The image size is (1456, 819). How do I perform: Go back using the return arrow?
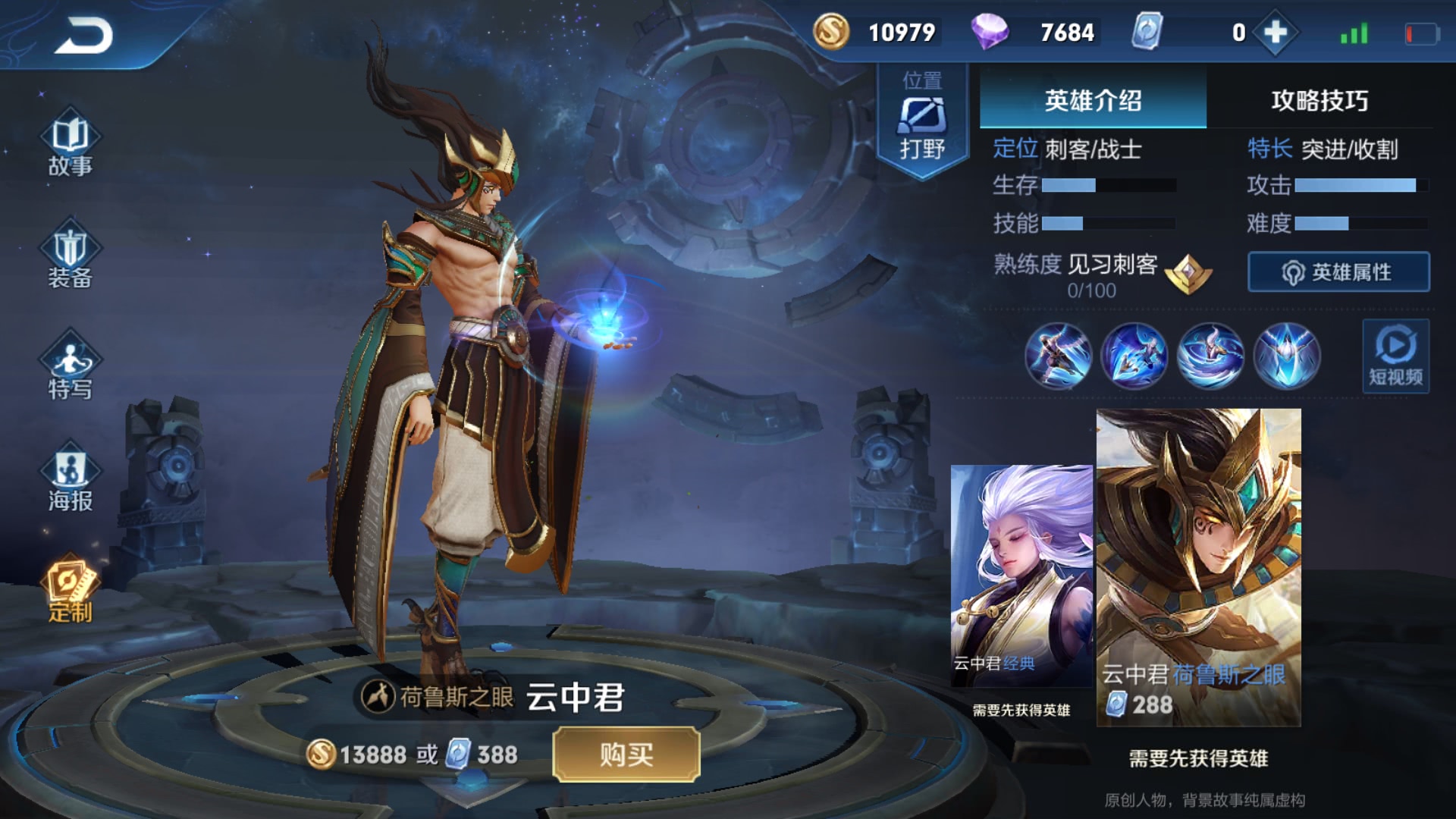83,36
